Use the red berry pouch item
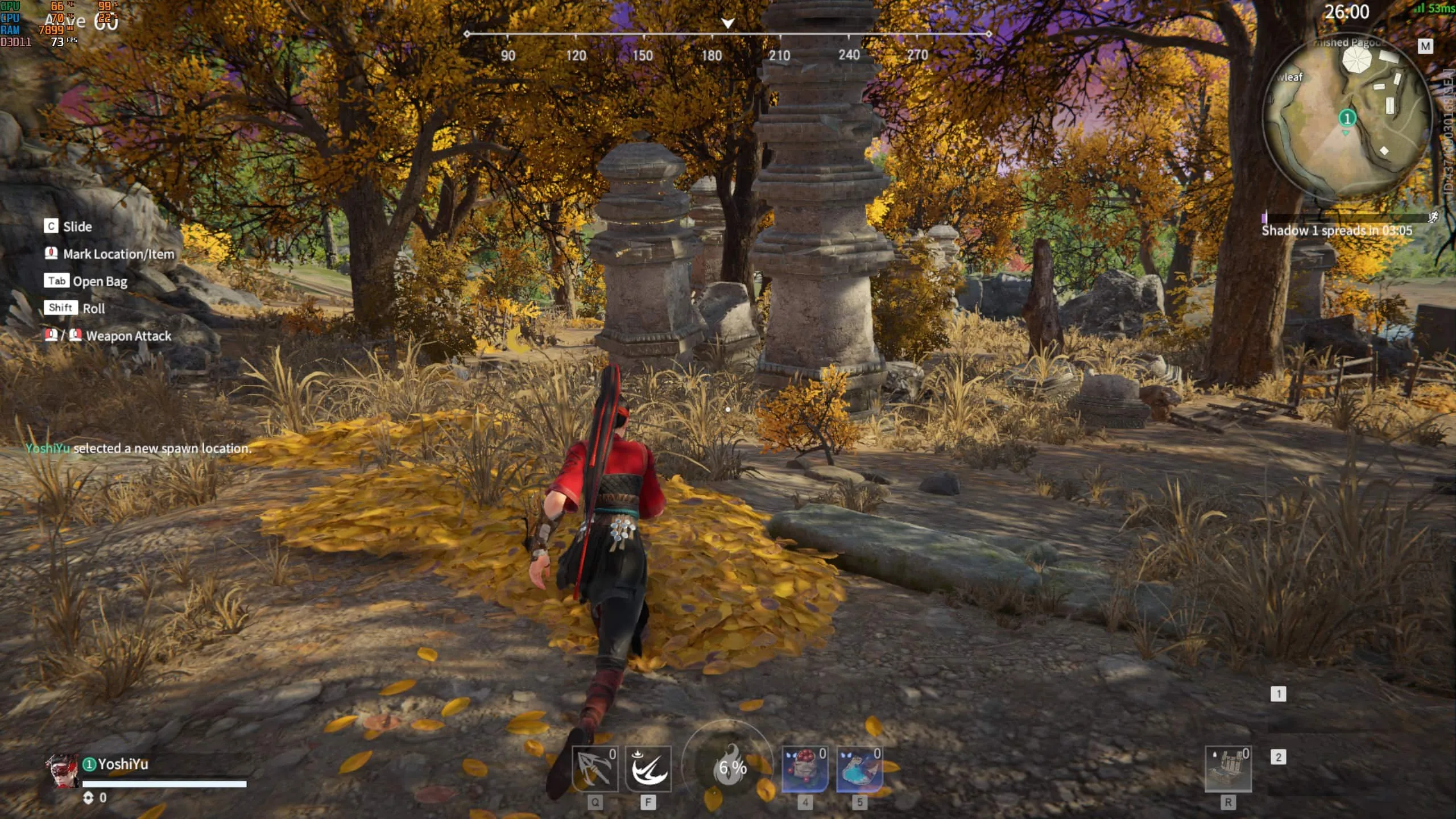Image resolution: width=1456 pixels, height=819 pixels. [x=804, y=769]
